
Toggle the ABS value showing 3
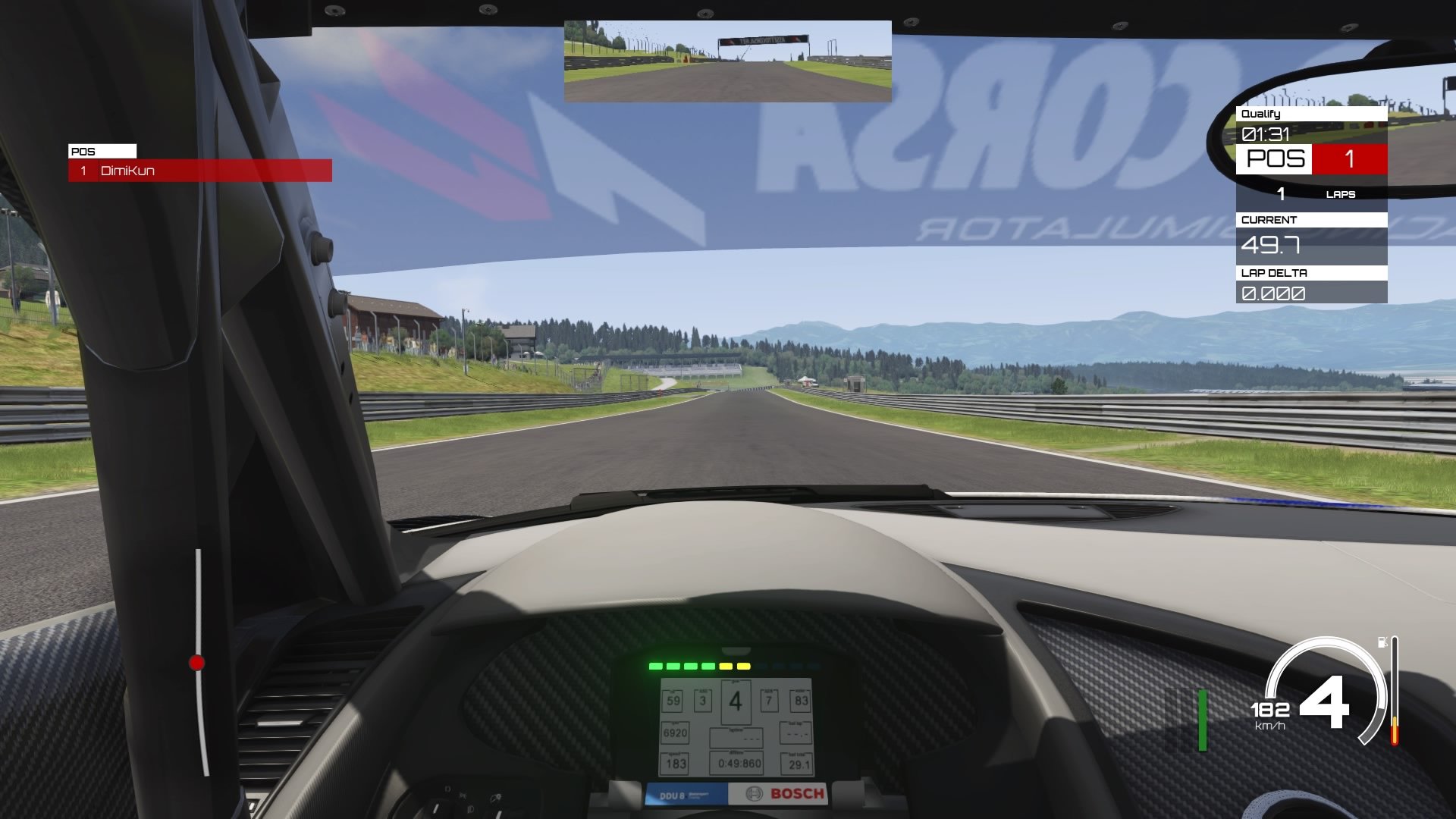click(703, 701)
